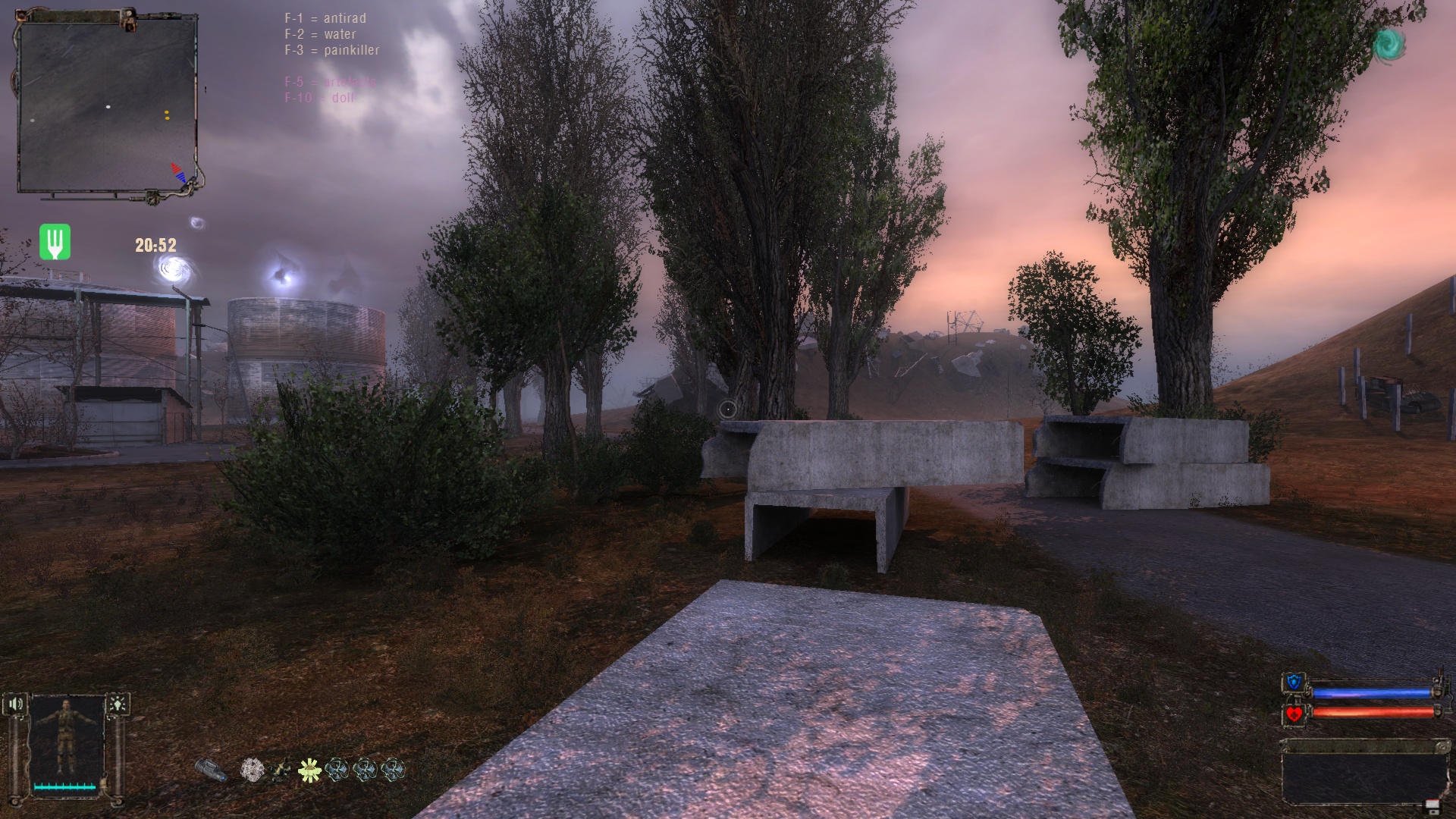Open the character body status portrait

pos(67,741)
